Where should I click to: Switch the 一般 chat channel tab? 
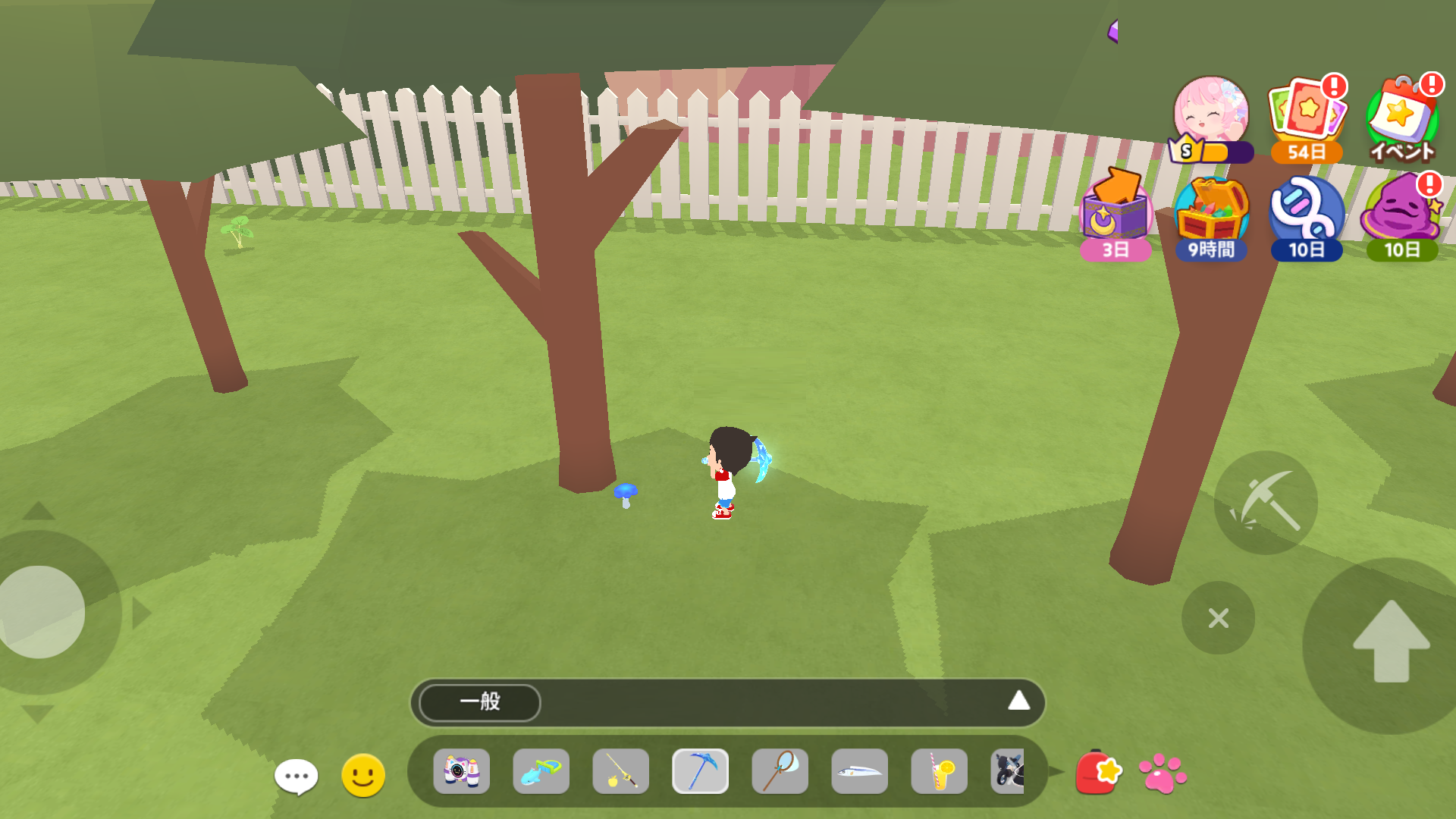coord(480,702)
